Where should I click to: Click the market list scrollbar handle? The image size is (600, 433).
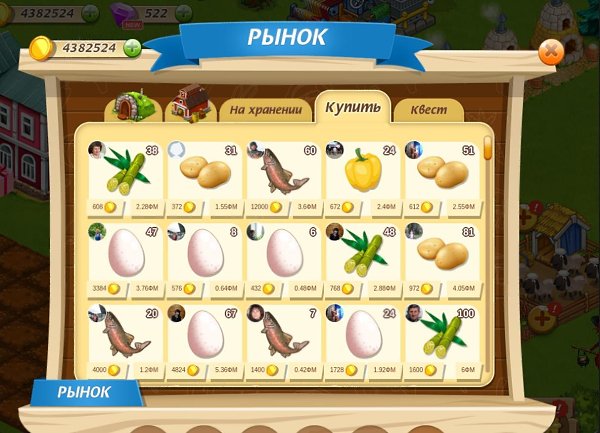[x=488, y=148]
